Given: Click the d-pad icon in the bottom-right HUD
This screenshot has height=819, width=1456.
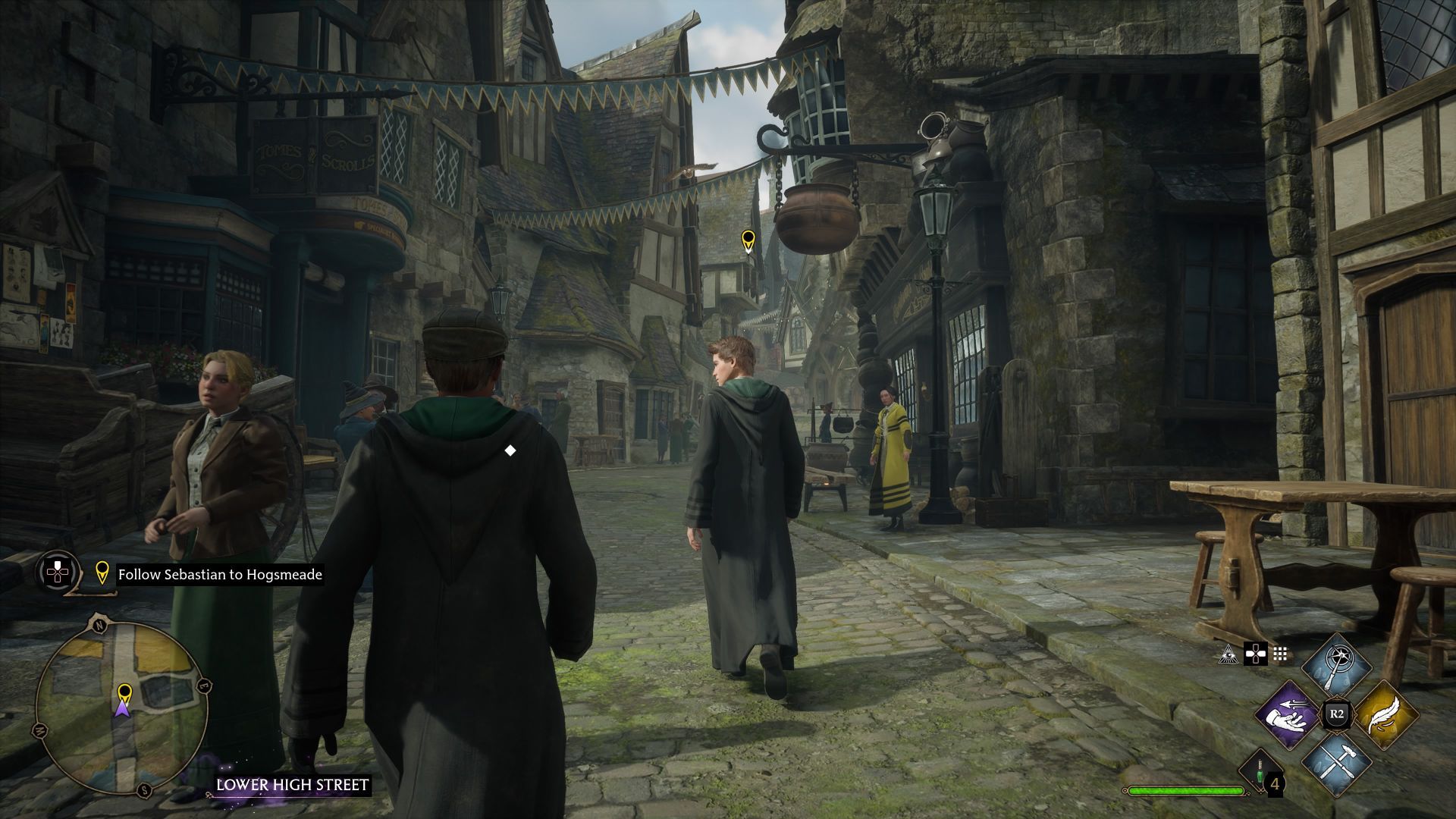Looking at the screenshot, I should (x=1256, y=654).
